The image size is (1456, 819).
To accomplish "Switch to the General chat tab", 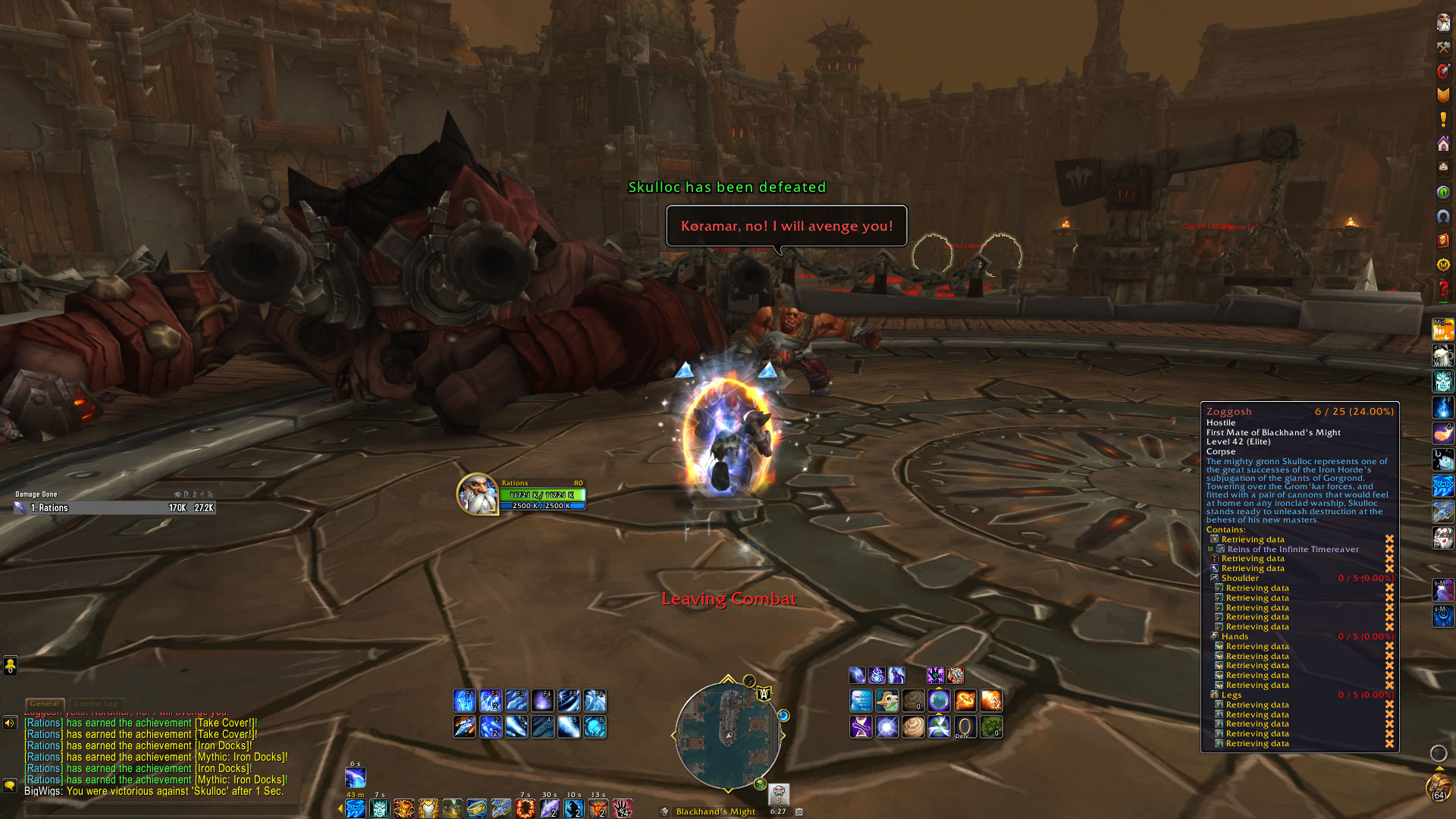I will coord(45,704).
